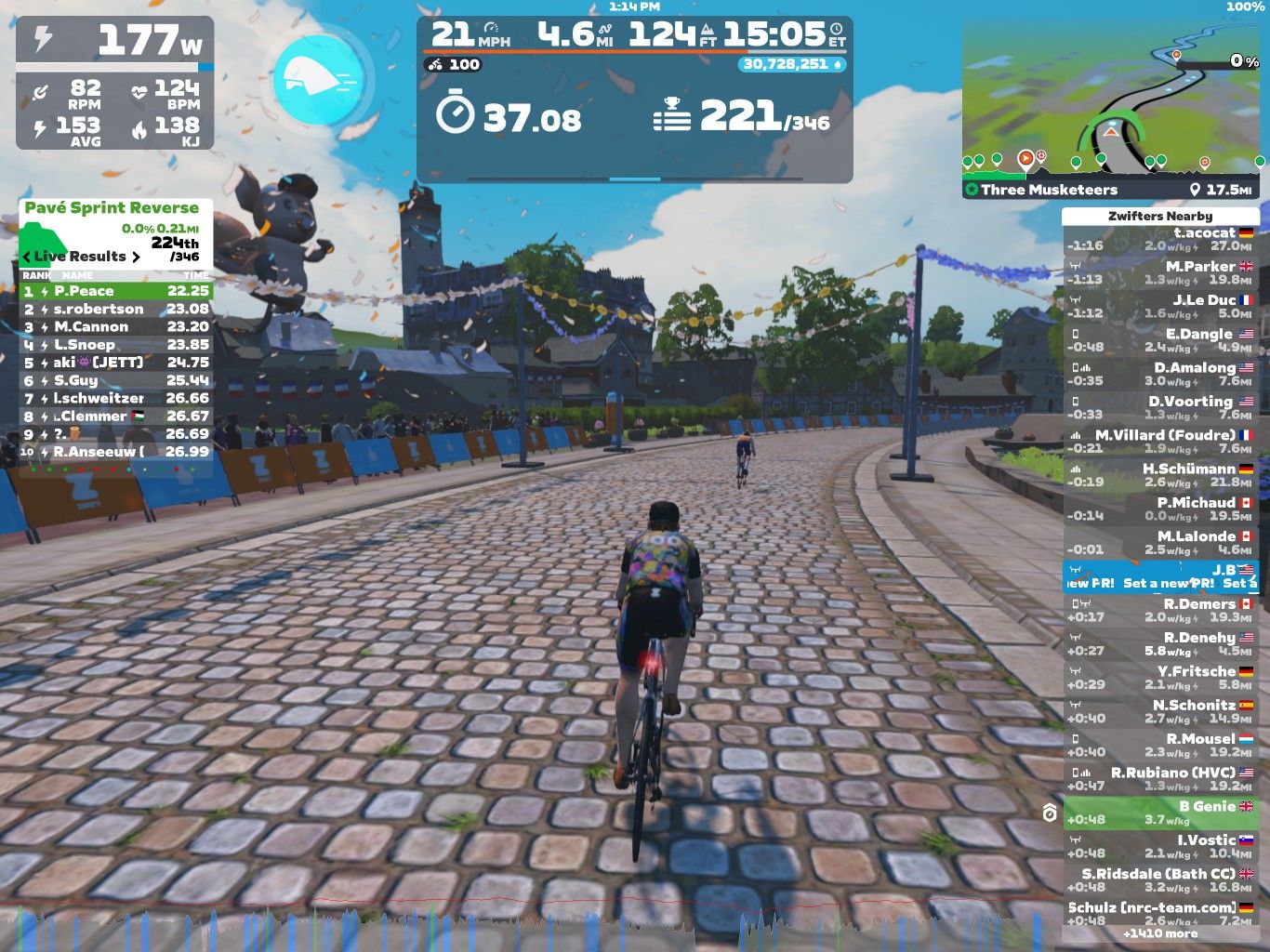This screenshot has height=952, width=1270.
Task: Select s.robertson leaderboard row
Action: point(116,309)
